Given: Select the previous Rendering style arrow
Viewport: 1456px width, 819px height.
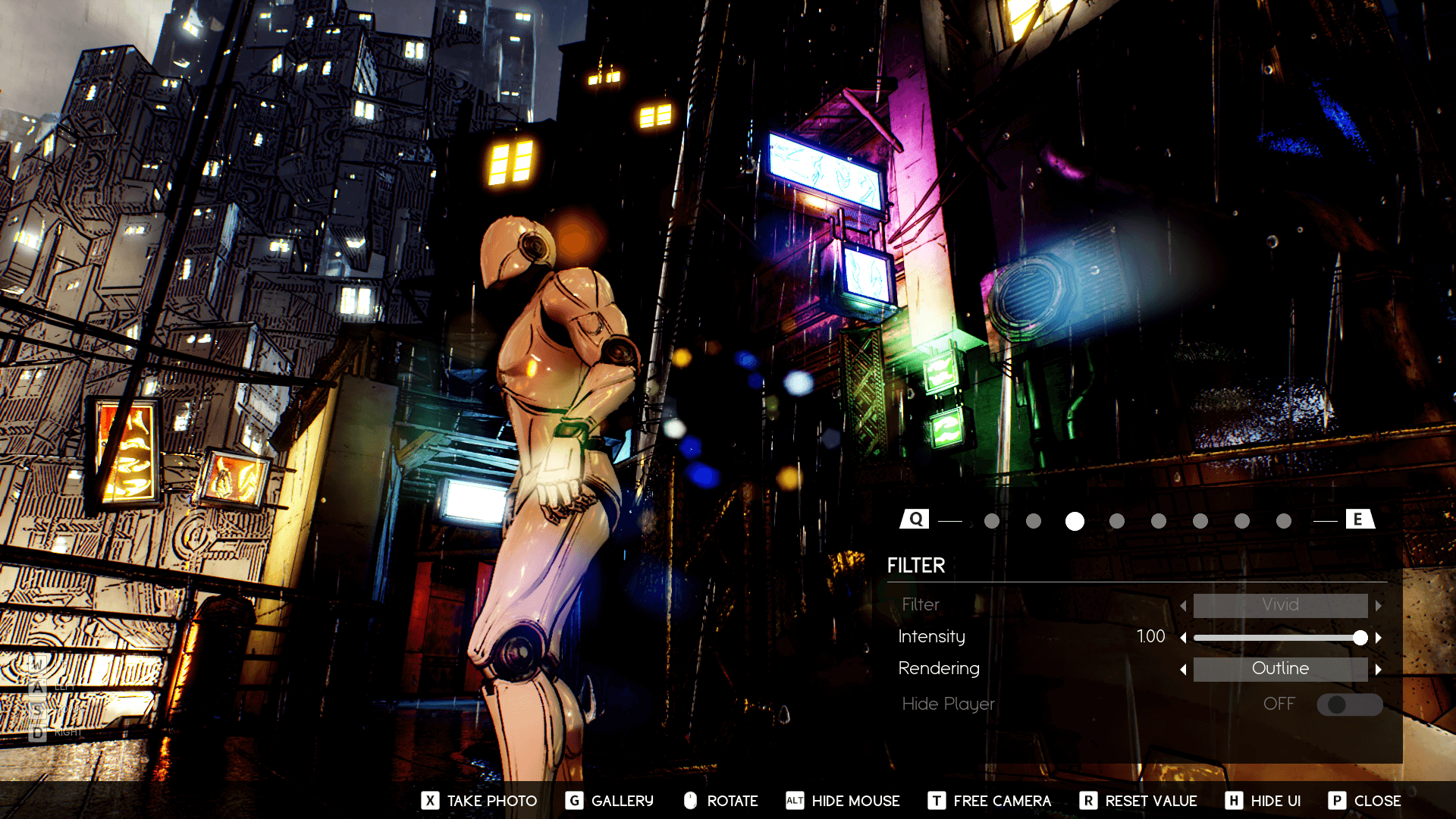Looking at the screenshot, I should (1183, 670).
